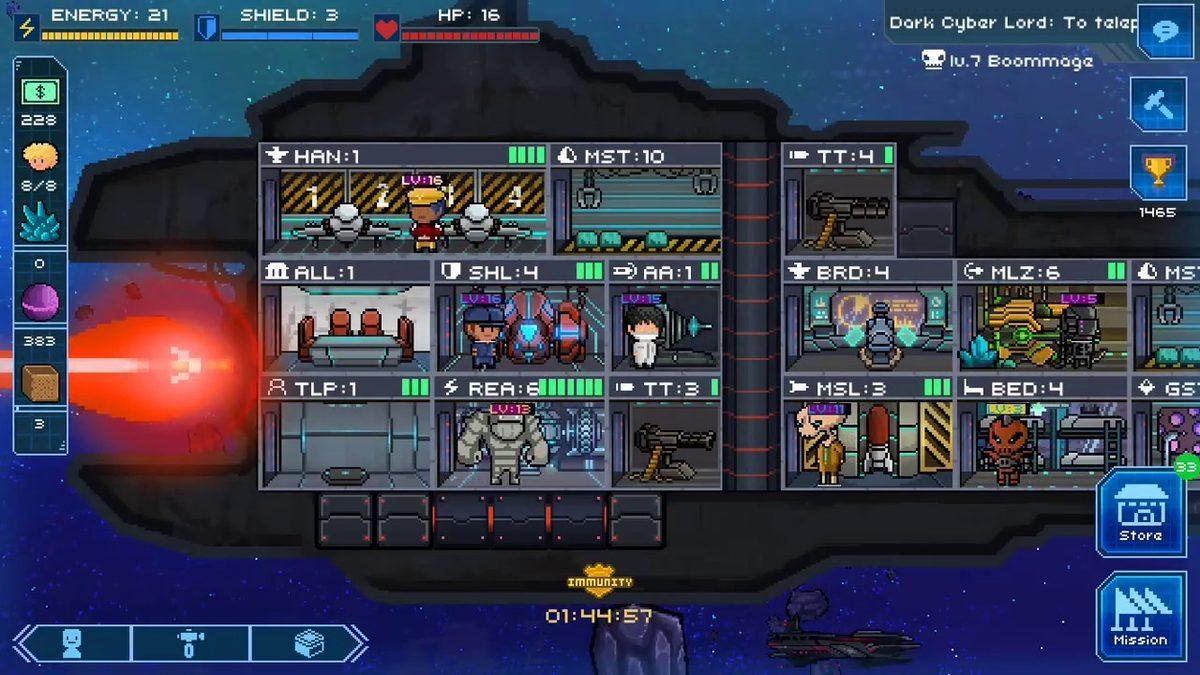Open the Mission menu
Screen dimensions: 1200x675
click(1141, 617)
